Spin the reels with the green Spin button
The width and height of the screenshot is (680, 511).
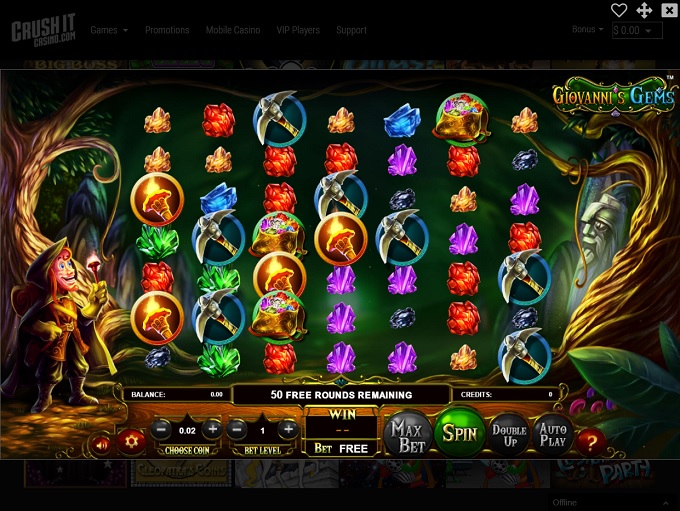[x=459, y=433]
